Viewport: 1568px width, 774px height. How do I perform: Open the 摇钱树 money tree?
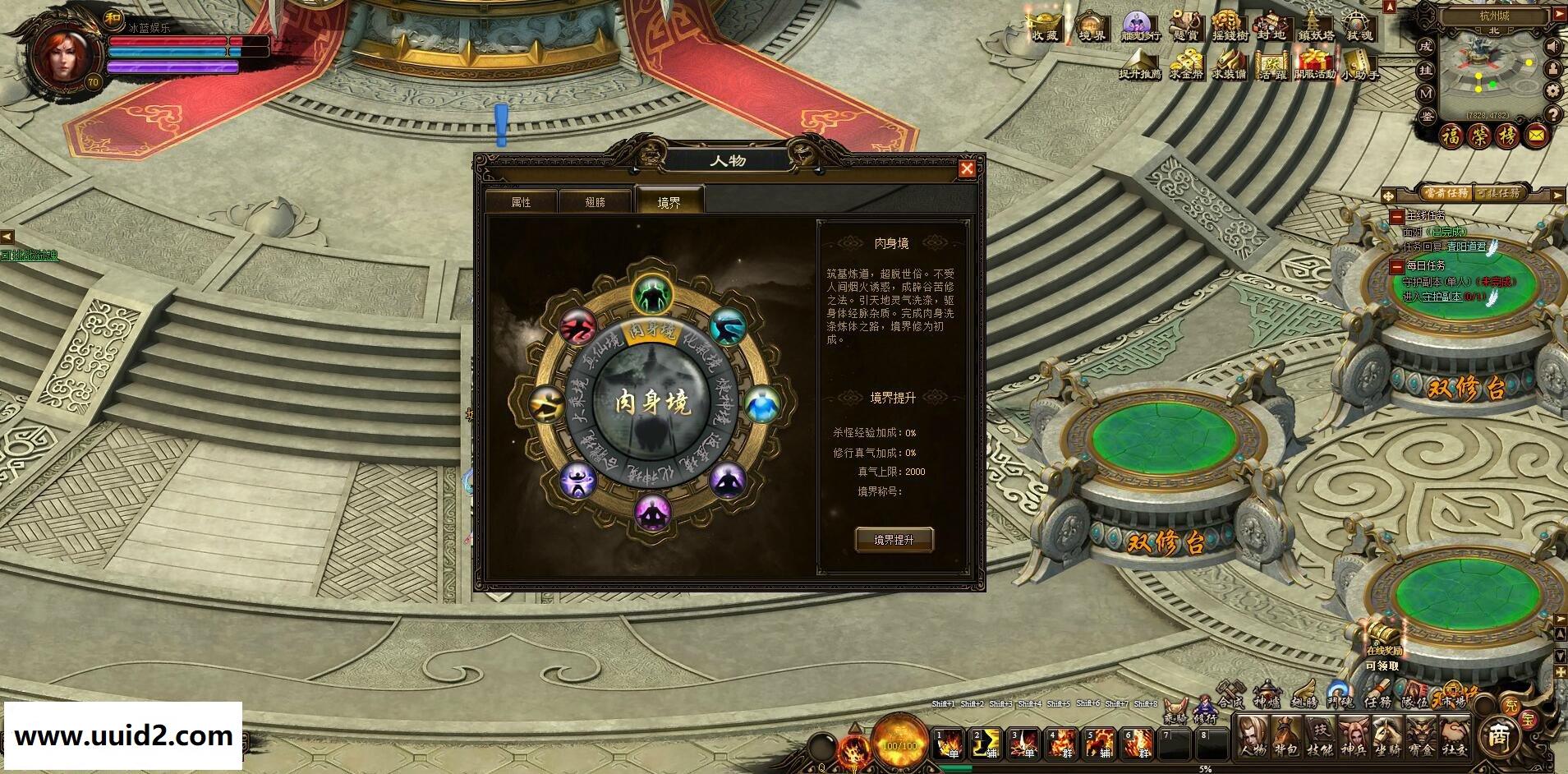[1229, 25]
